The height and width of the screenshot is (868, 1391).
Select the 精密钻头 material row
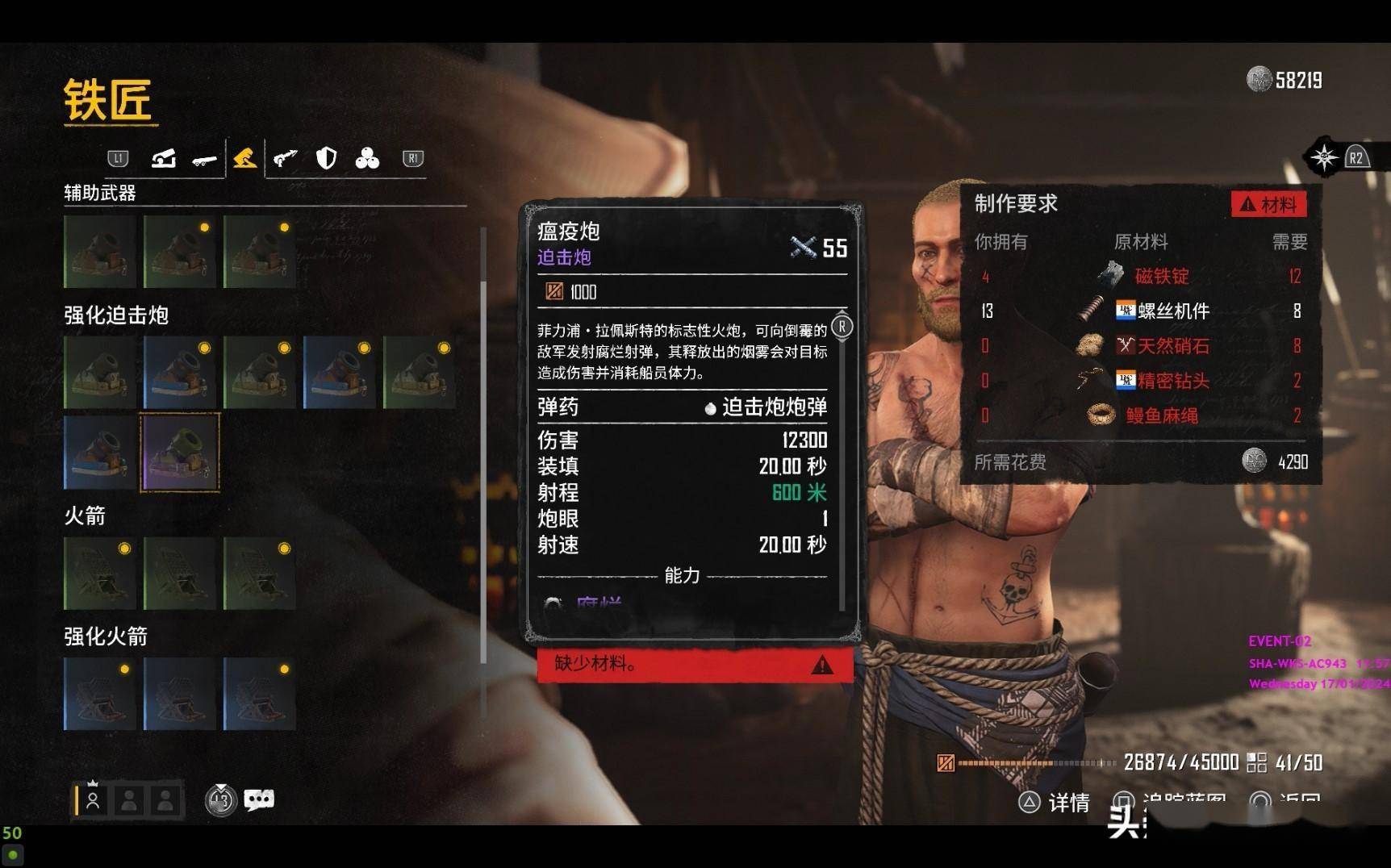point(1172,381)
